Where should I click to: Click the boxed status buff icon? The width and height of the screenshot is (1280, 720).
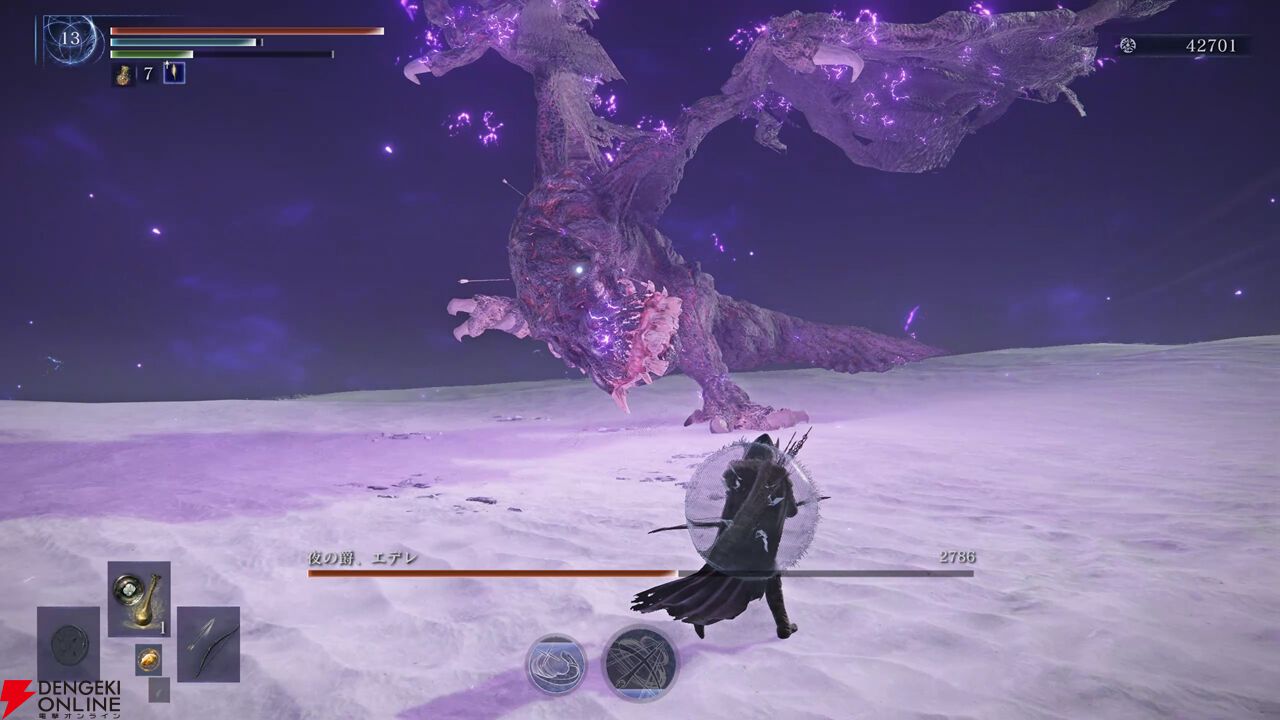174,72
